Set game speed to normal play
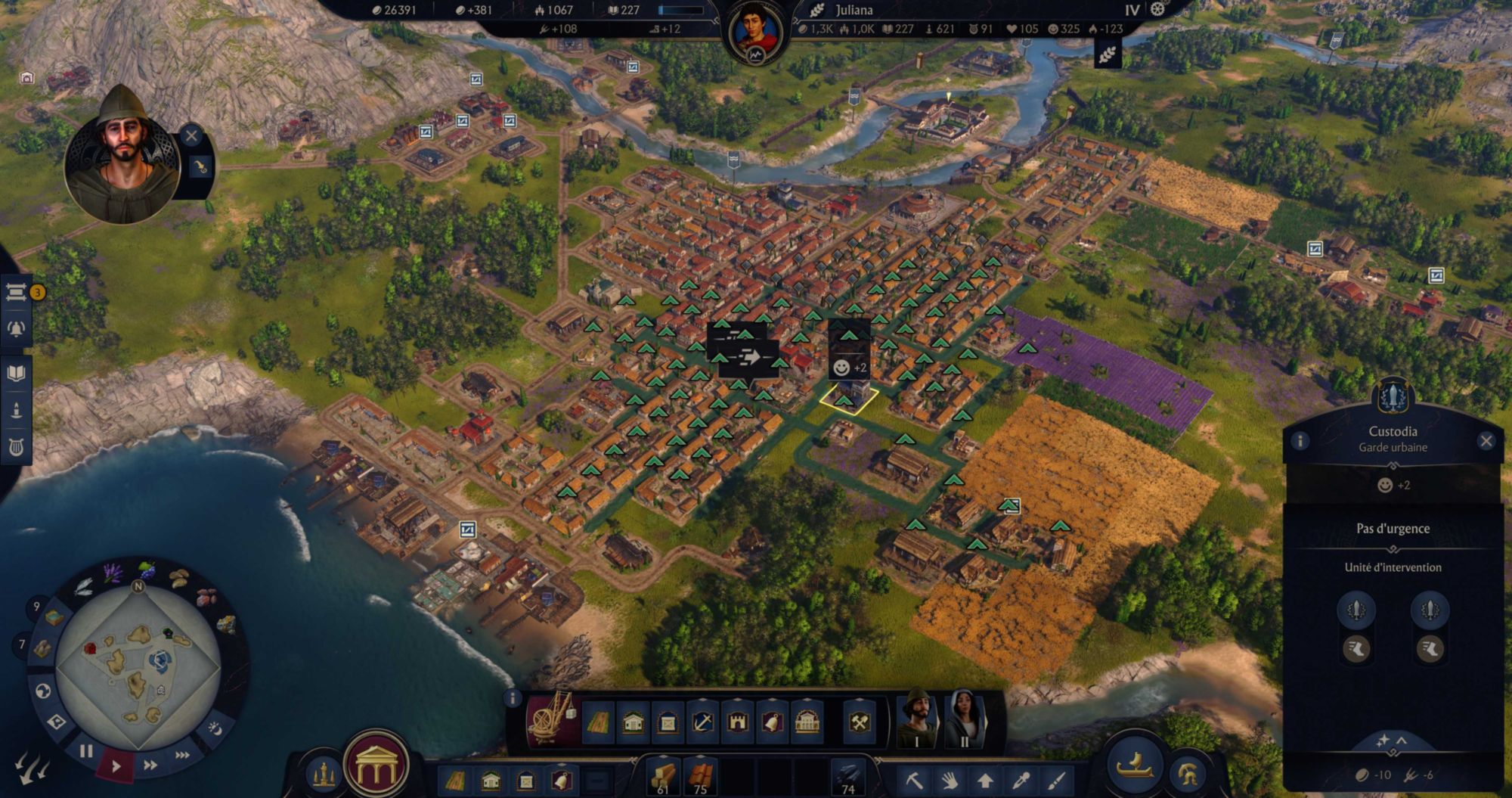This screenshot has height=798, width=1512. (116, 765)
